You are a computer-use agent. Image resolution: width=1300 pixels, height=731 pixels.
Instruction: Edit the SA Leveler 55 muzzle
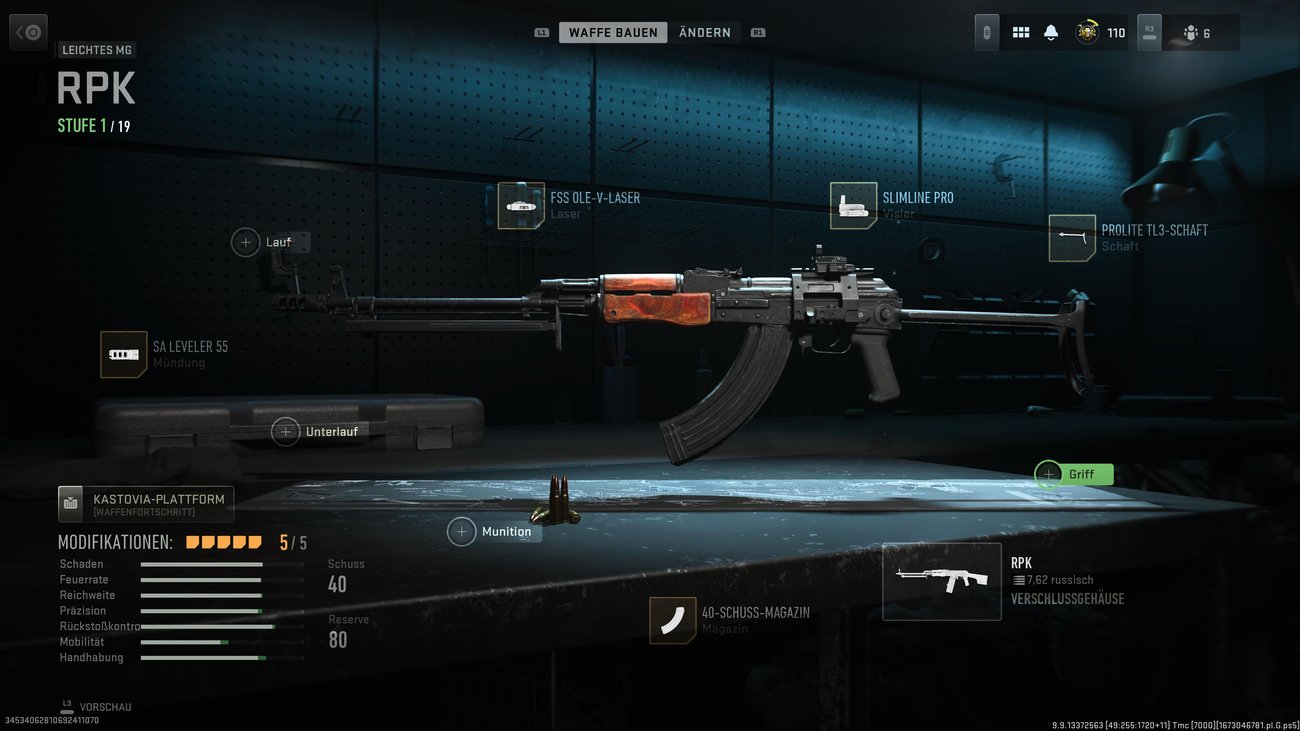[x=124, y=354]
